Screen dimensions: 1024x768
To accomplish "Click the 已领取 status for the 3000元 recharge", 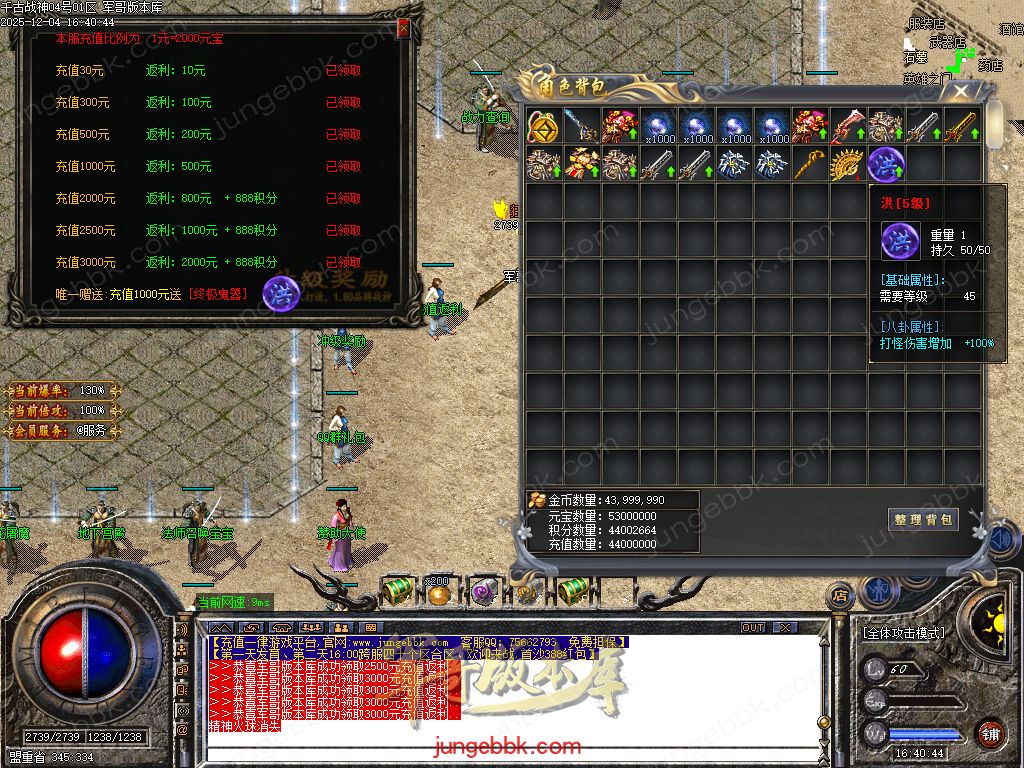I will 343,262.
